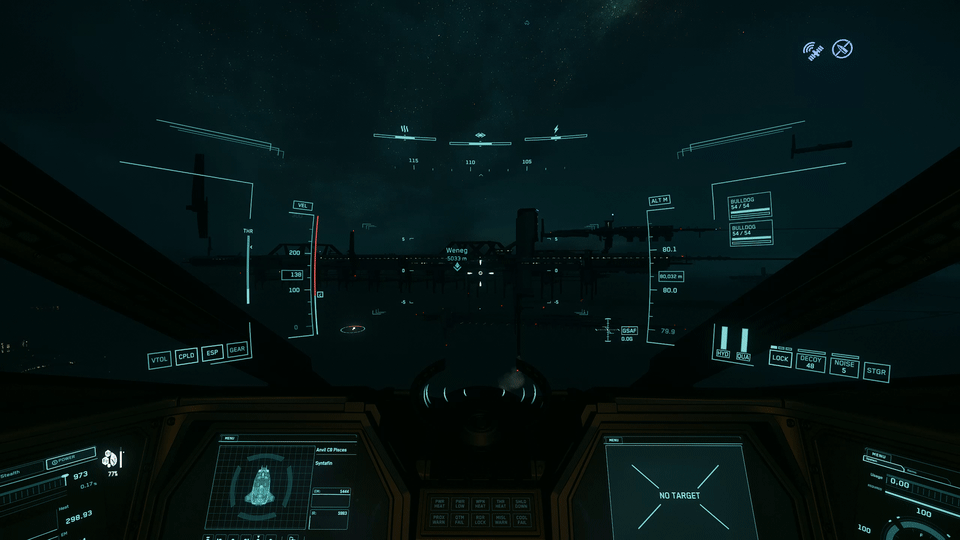Viewport: 960px width, 540px height.
Task: Toggle the GEAR landing gear indicator
Action: [237, 350]
